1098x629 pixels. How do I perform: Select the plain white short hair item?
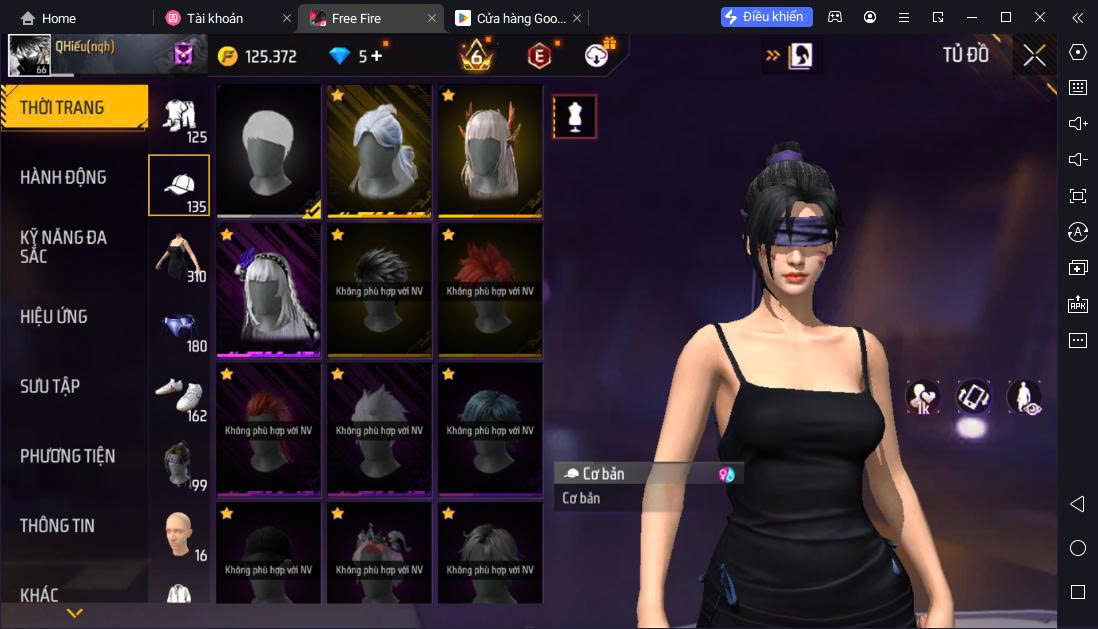click(268, 150)
